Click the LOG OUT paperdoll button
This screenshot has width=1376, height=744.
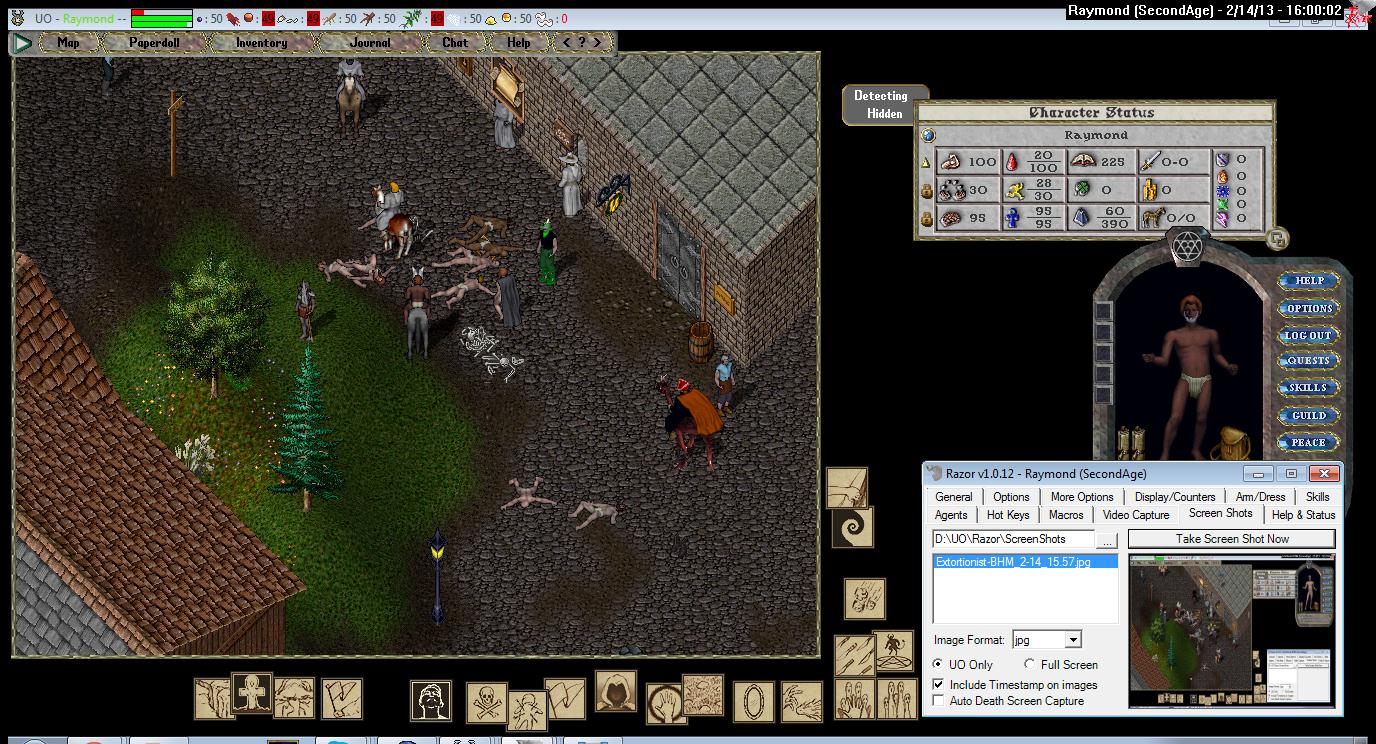click(1309, 335)
